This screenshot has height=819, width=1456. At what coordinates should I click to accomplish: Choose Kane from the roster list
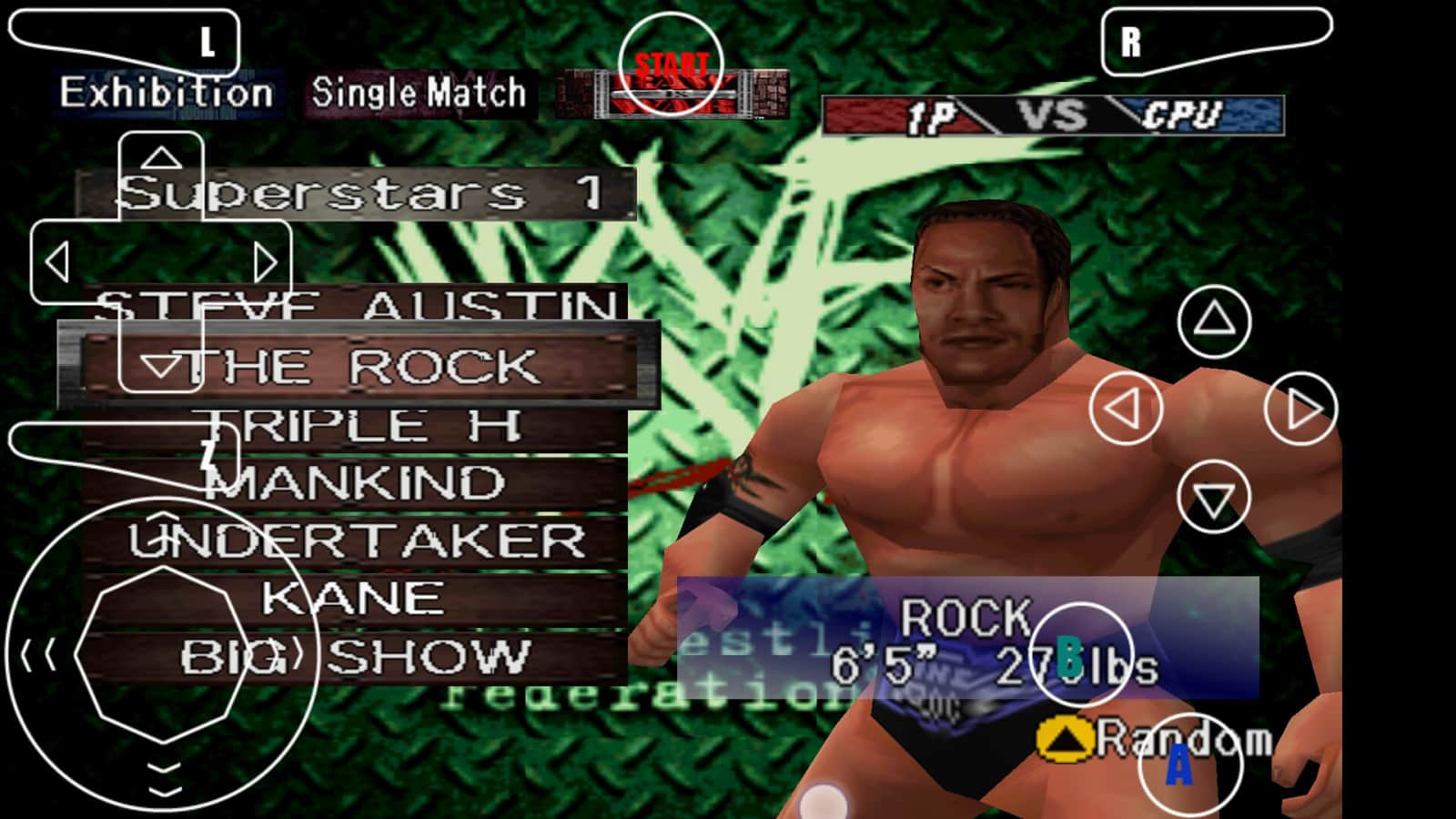(353, 598)
